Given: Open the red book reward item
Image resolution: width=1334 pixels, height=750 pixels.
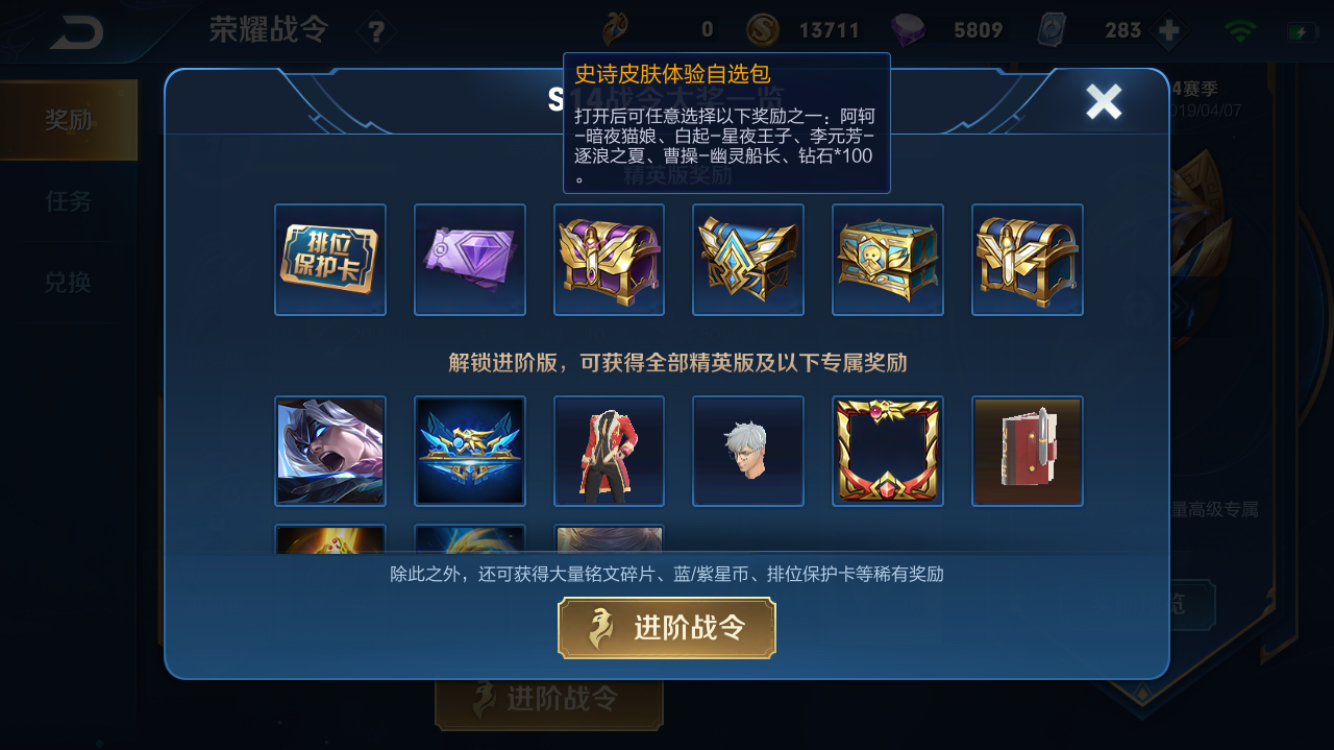Looking at the screenshot, I should 1026,449.
